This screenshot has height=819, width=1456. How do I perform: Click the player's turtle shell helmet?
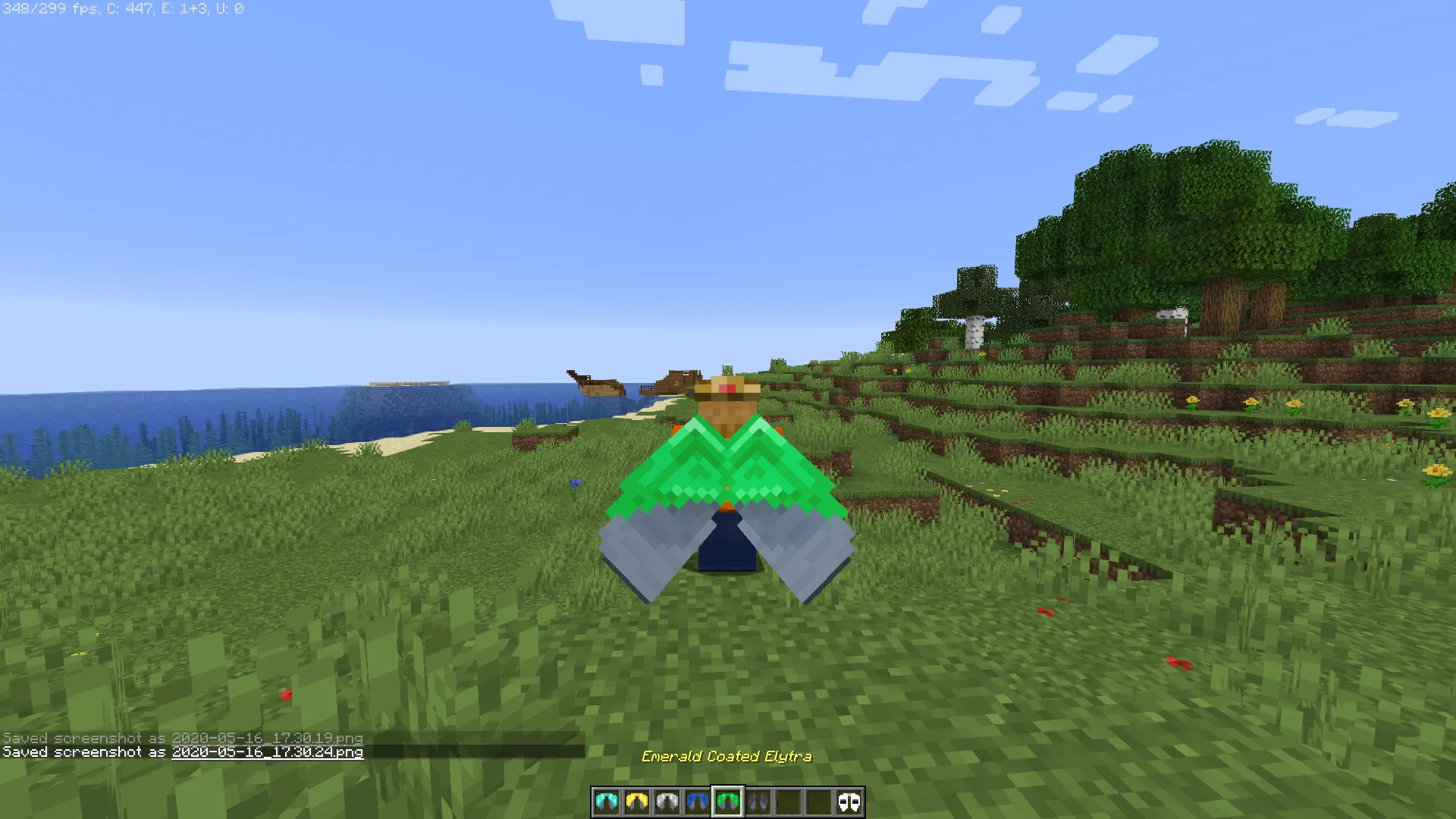[x=726, y=388]
